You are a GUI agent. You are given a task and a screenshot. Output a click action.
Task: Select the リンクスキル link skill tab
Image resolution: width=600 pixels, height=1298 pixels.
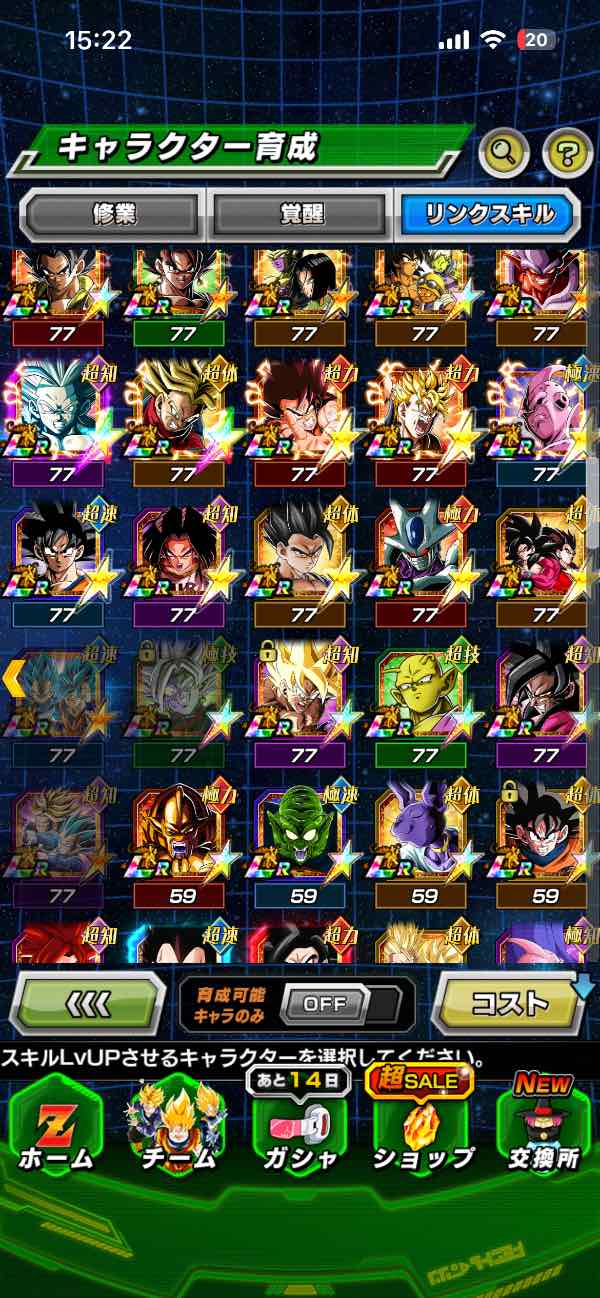(487, 213)
